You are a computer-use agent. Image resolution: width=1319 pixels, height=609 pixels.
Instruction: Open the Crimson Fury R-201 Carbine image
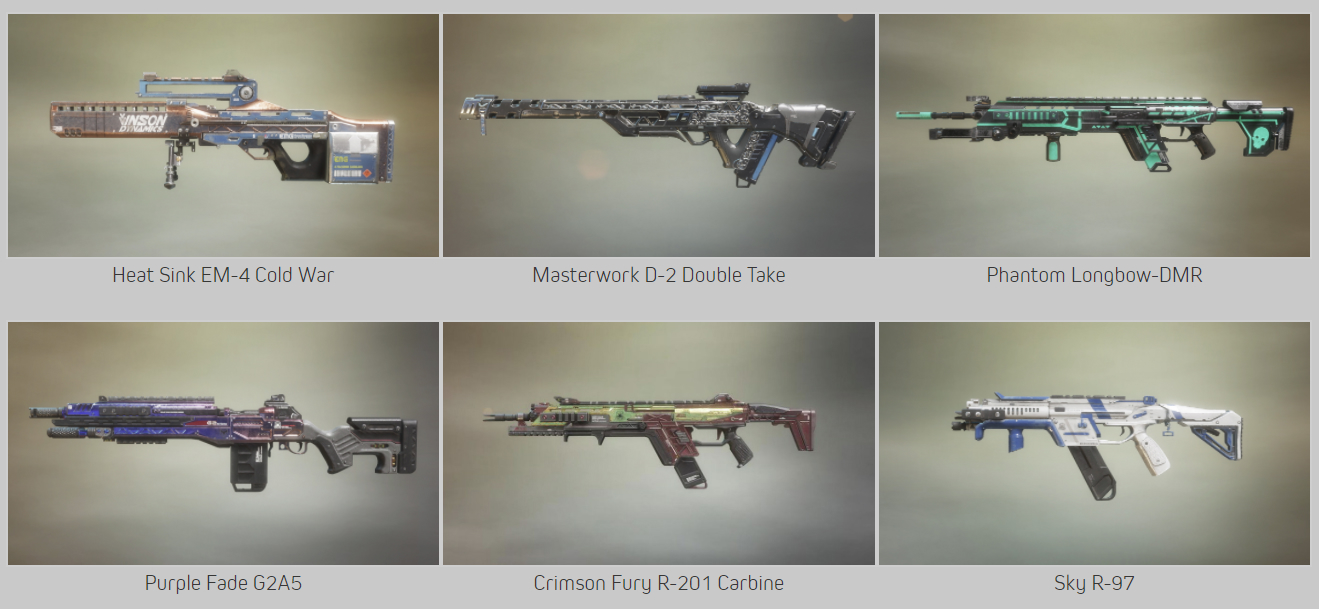pyautogui.click(x=658, y=443)
